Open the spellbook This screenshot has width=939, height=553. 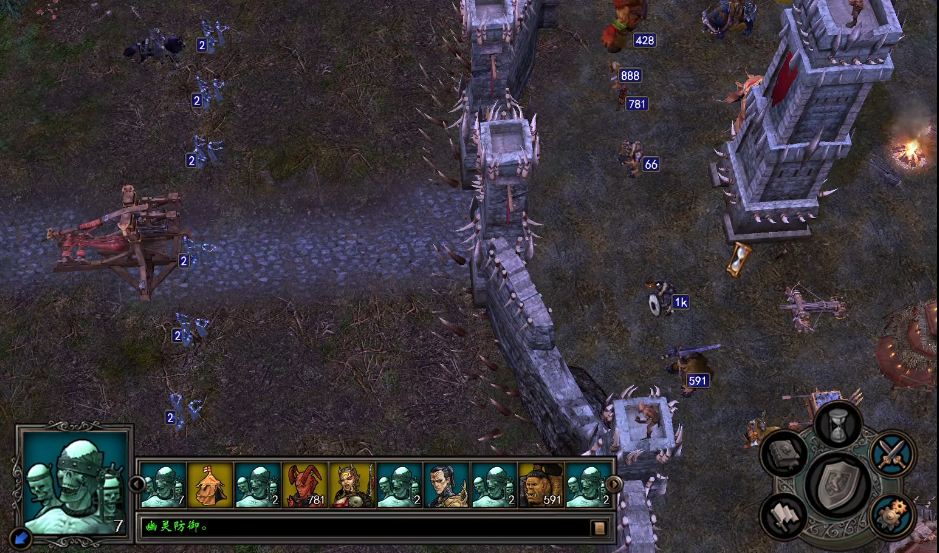pos(784,455)
